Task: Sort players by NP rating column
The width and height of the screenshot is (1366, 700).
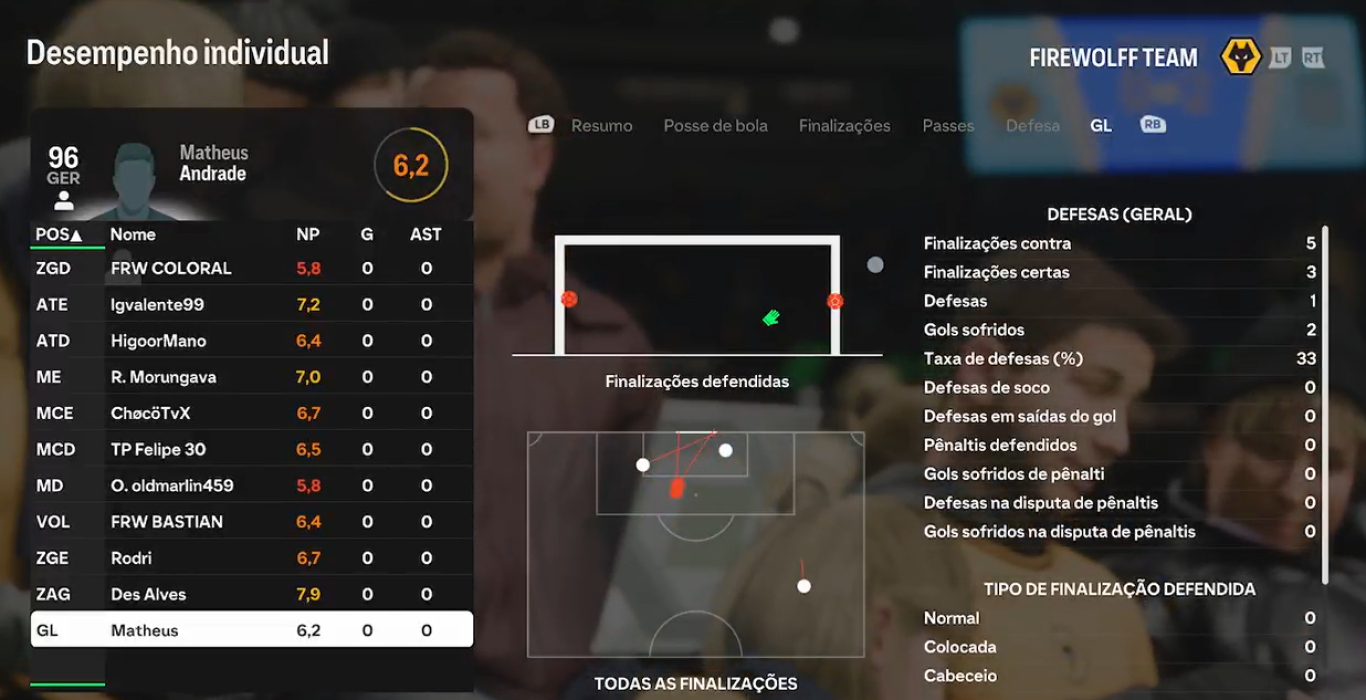Action: [x=308, y=234]
